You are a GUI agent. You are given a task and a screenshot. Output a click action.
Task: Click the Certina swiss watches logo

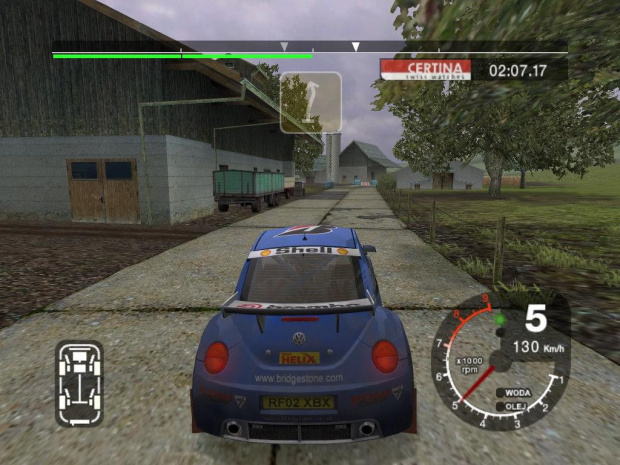[x=427, y=69]
